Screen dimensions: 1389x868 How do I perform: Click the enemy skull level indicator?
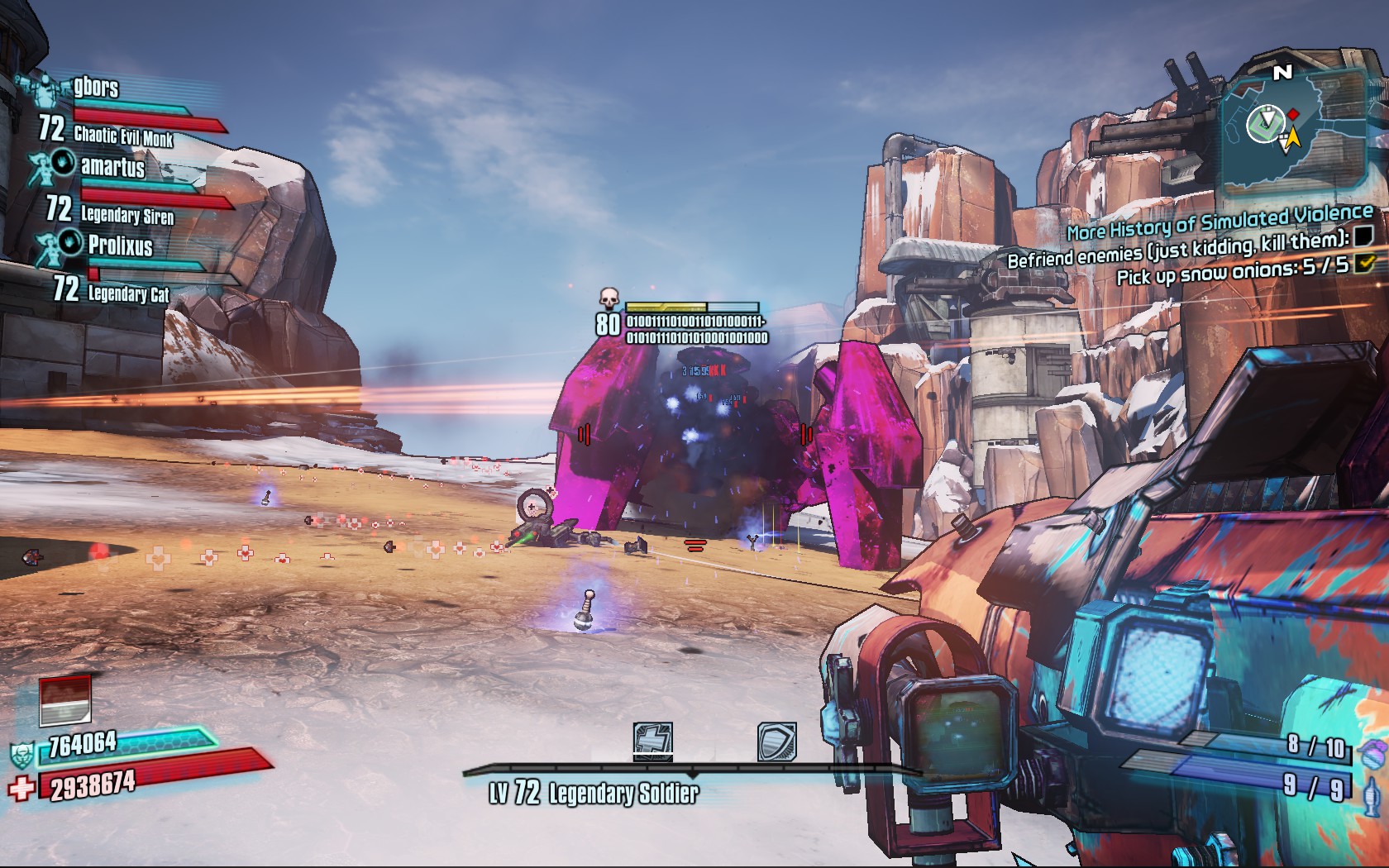pos(609,298)
